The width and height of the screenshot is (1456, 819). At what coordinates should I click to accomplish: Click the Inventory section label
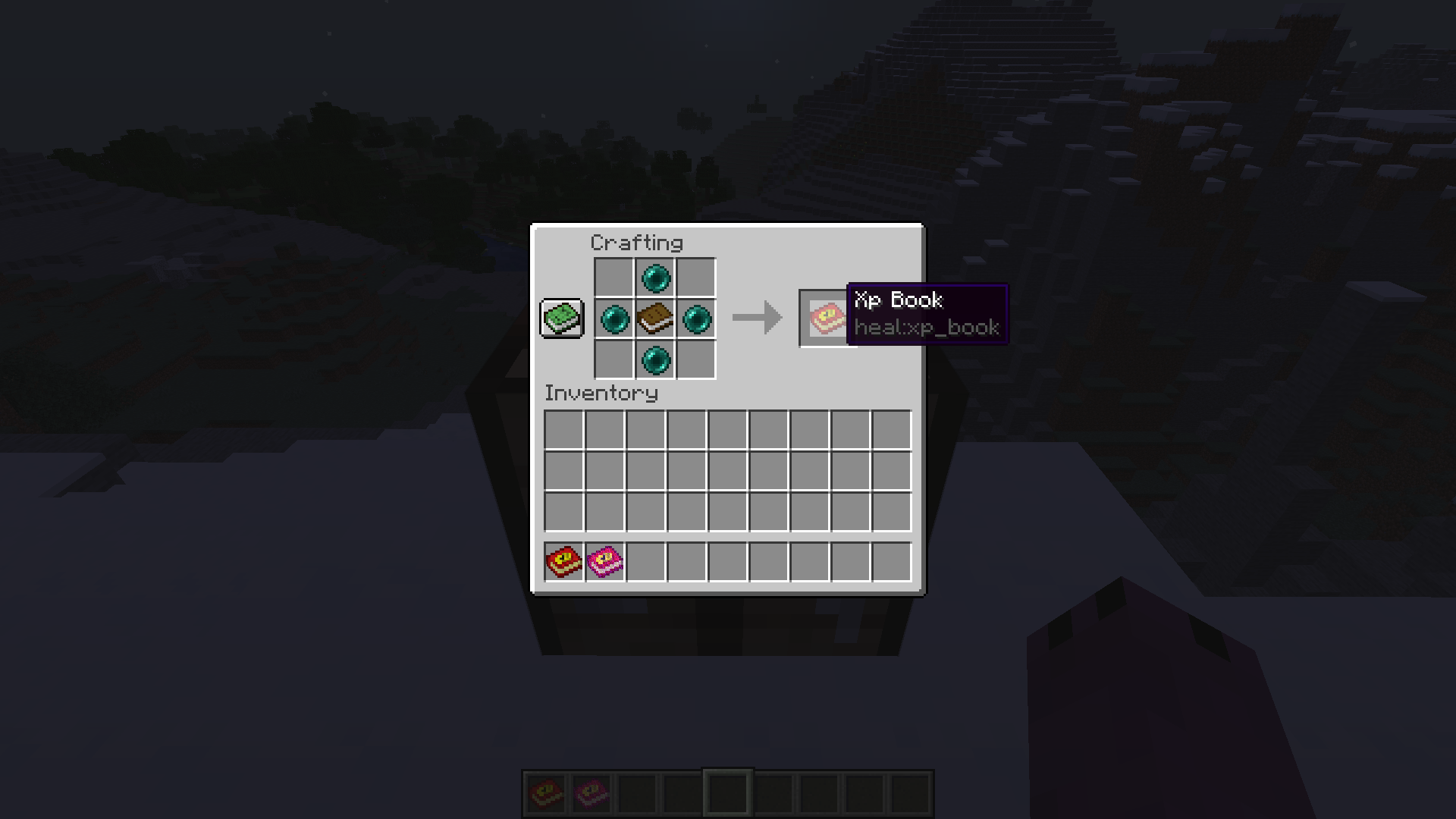(601, 394)
